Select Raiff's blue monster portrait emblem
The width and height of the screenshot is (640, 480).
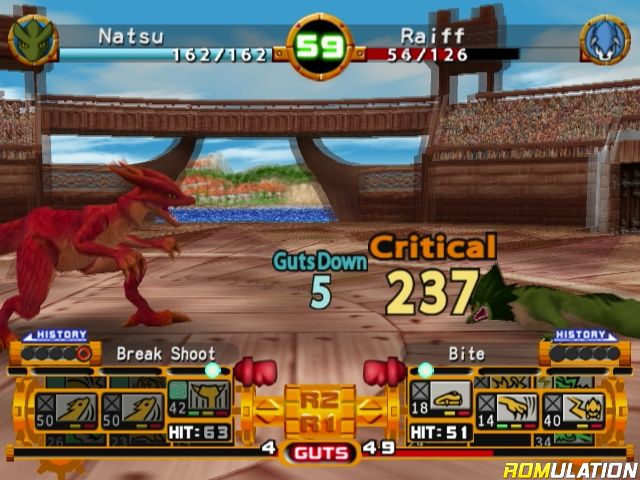tap(606, 40)
